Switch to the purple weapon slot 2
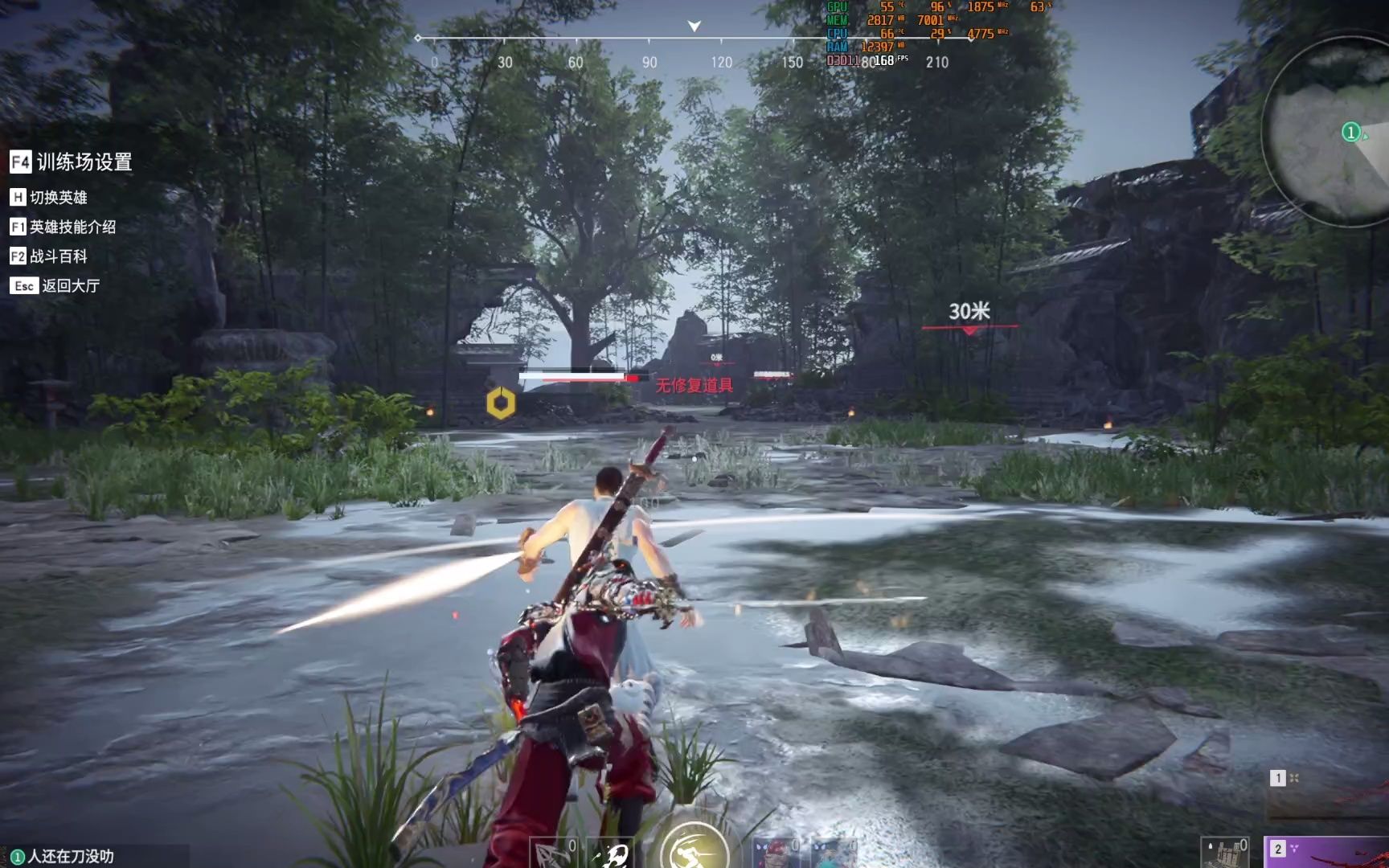The height and width of the screenshot is (868, 1389). pos(1326,852)
